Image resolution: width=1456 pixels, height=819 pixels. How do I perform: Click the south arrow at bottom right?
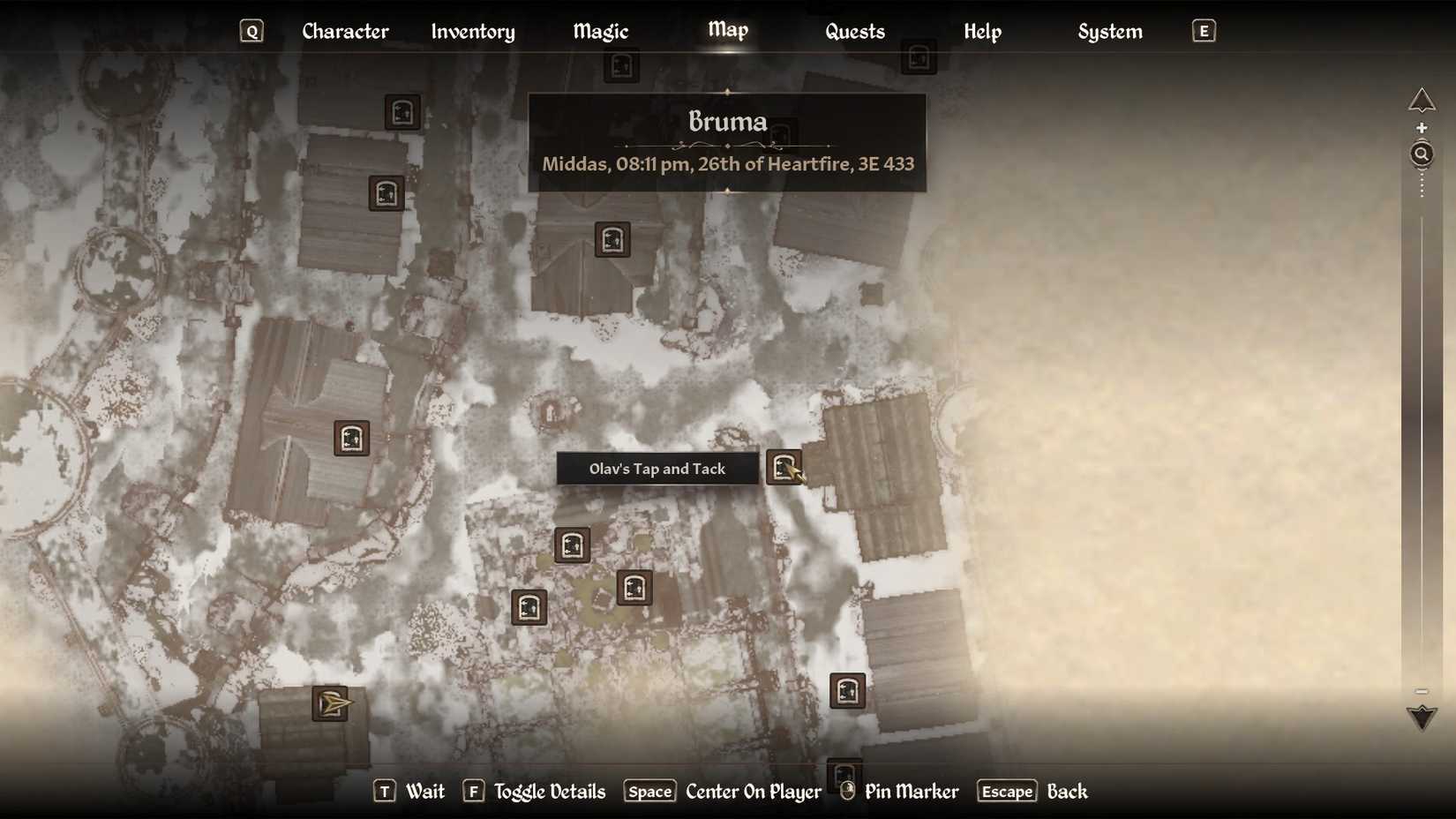[1422, 718]
